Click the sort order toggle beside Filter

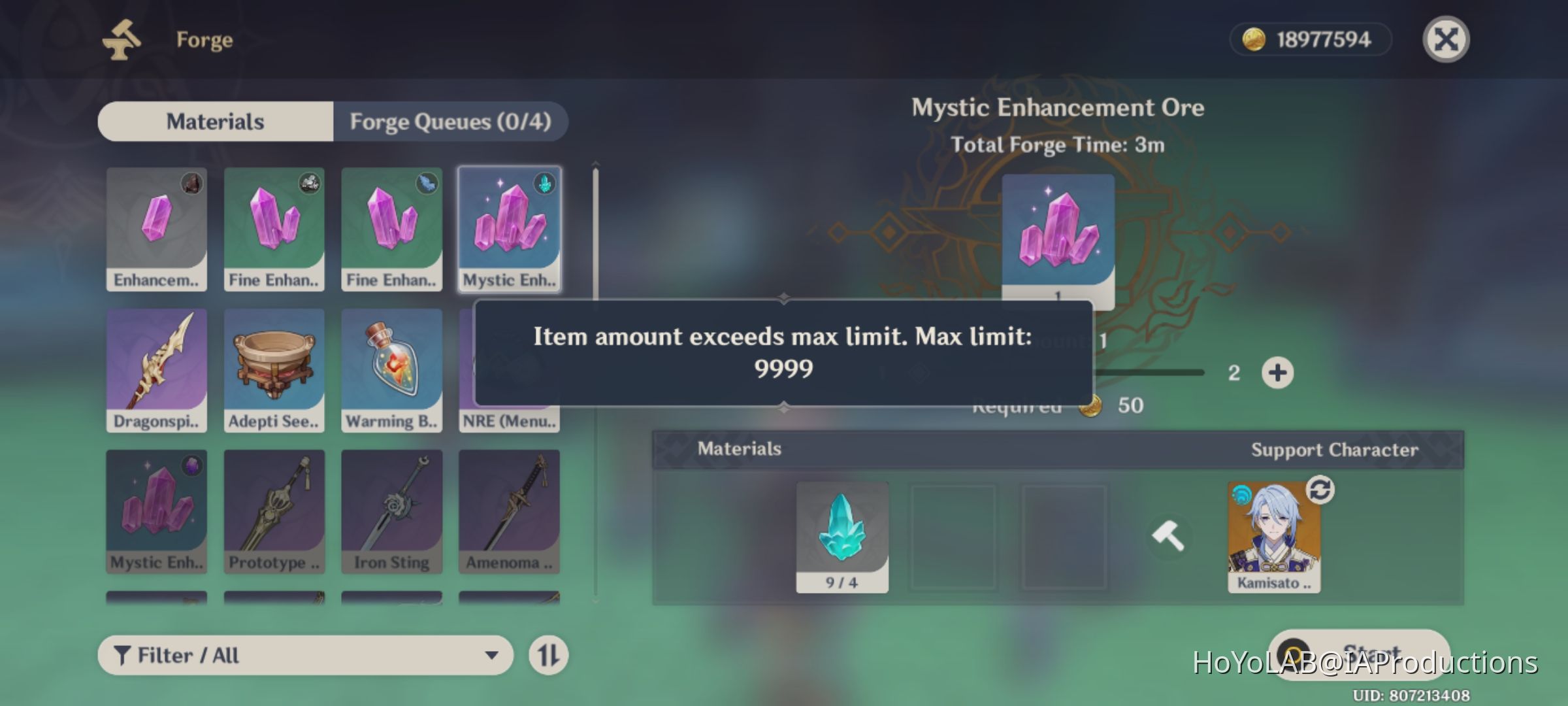click(x=547, y=654)
